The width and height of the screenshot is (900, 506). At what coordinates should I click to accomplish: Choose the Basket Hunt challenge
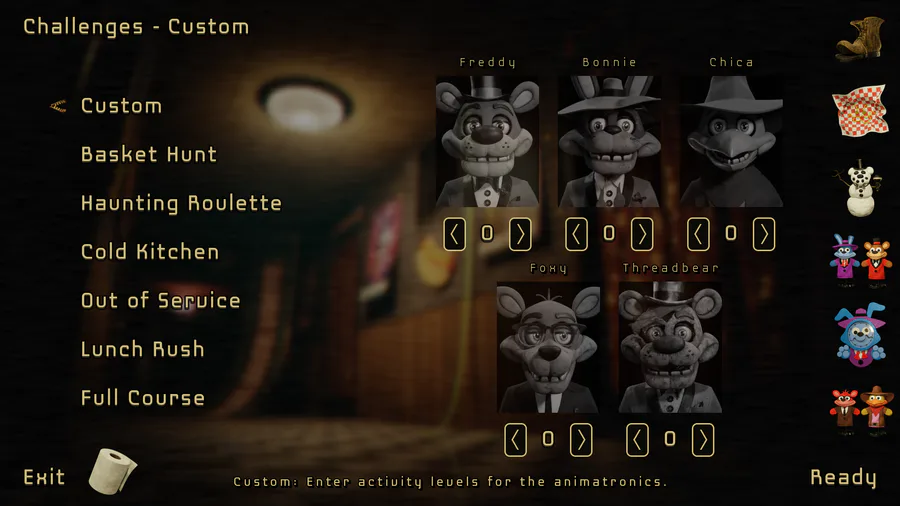coord(148,155)
